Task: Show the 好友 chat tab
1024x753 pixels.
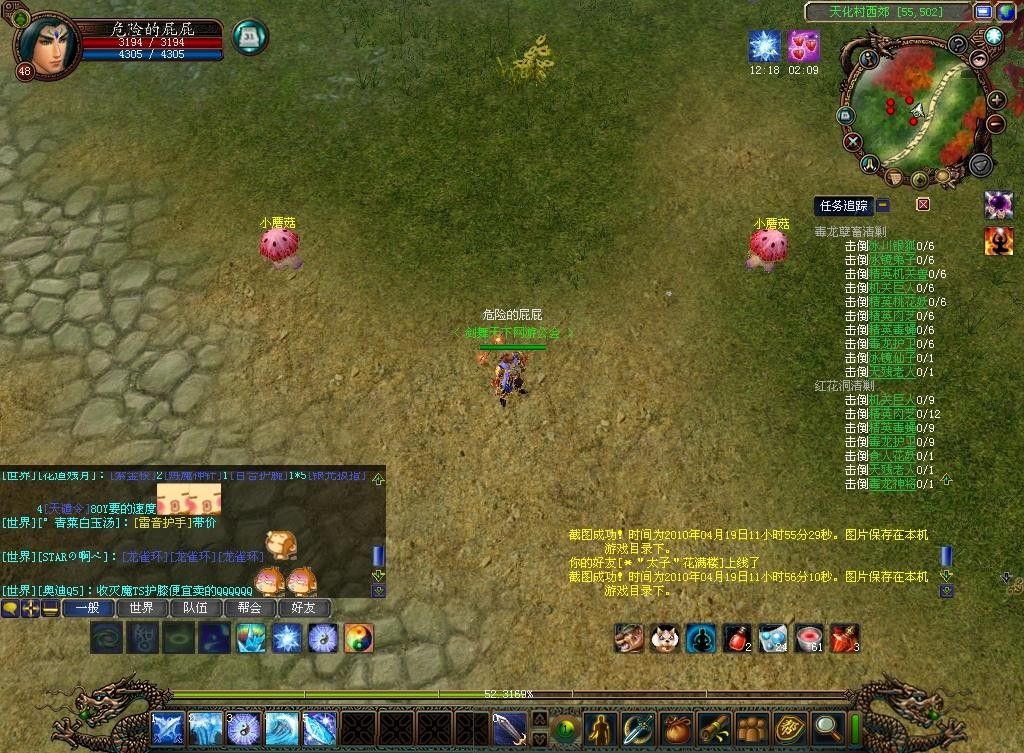Action: coord(304,607)
